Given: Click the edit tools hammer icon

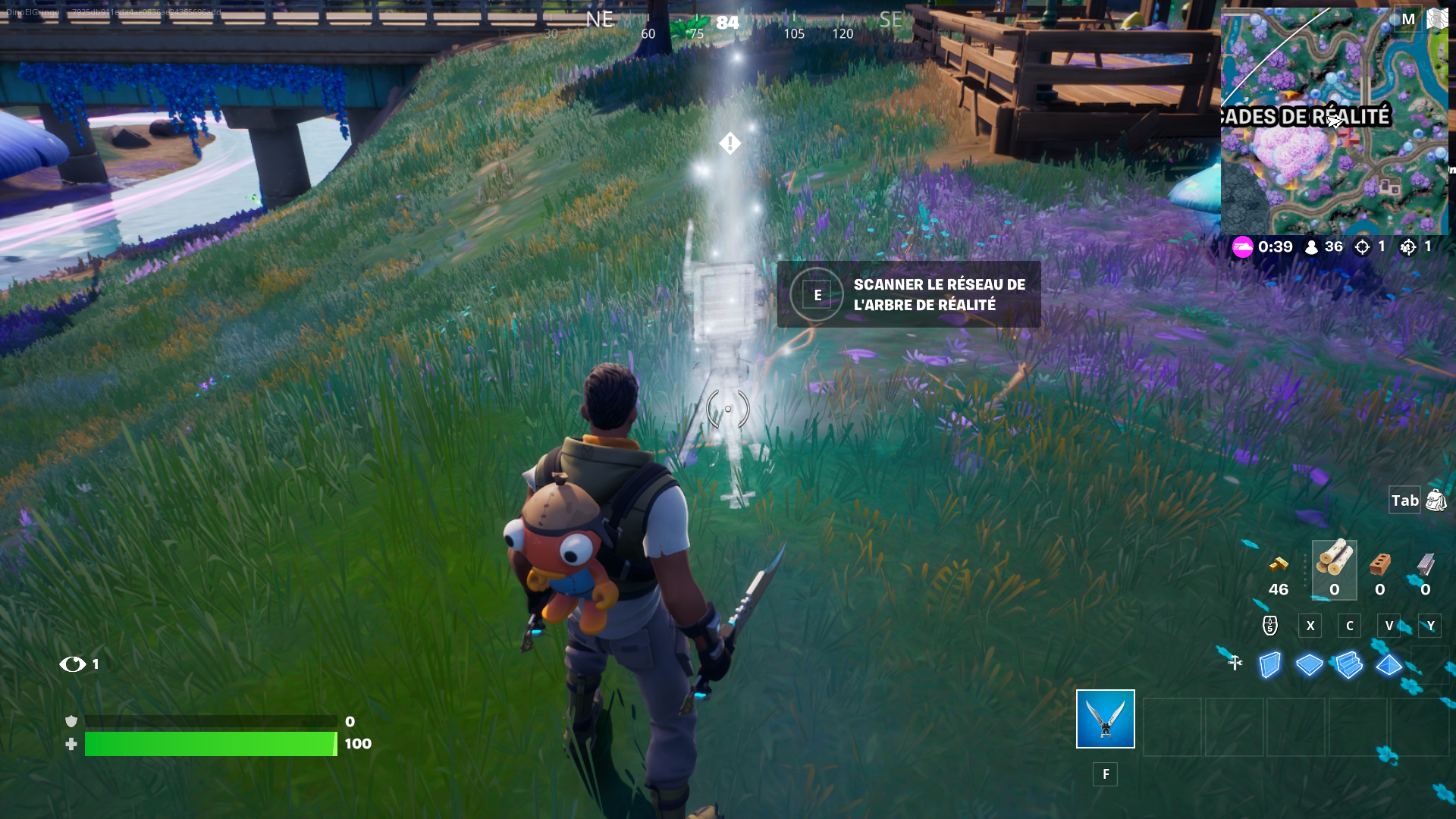Looking at the screenshot, I should [x=1237, y=663].
